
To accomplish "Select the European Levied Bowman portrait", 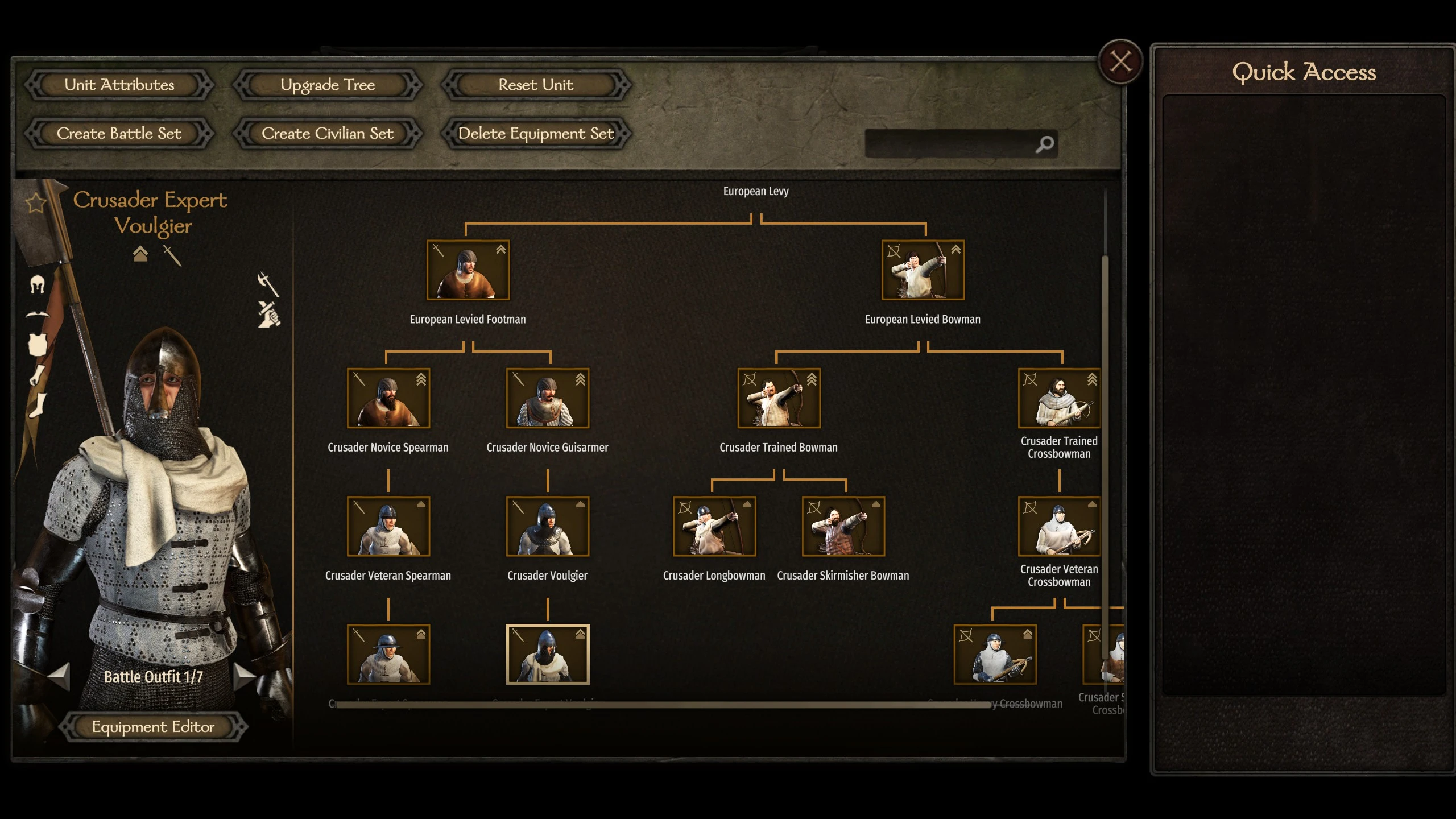I will pyautogui.click(x=923, y=270).
